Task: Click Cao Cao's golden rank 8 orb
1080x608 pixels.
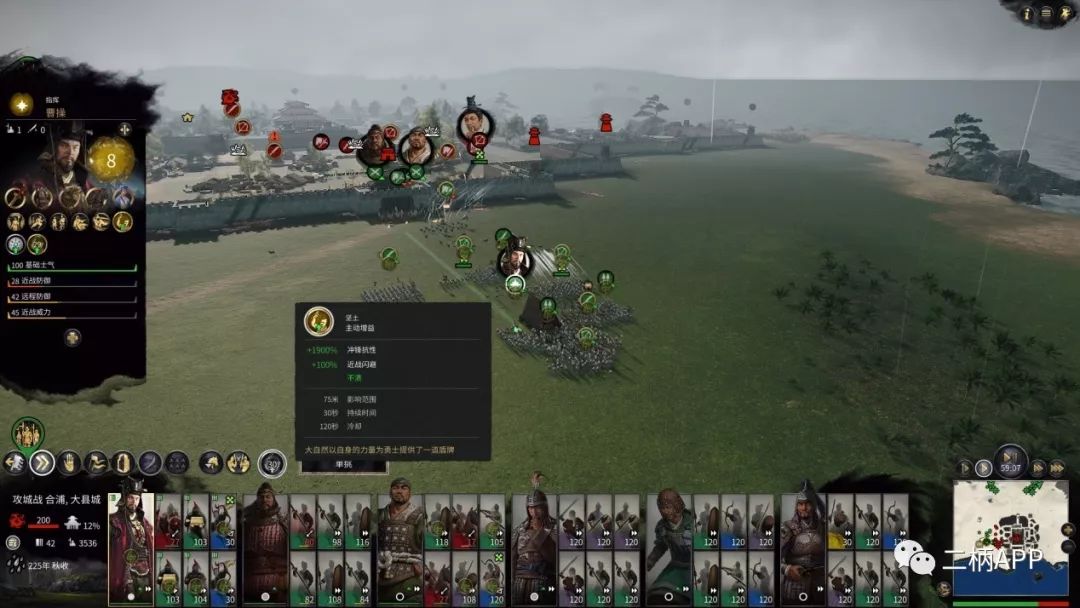Action: (111, 159)
